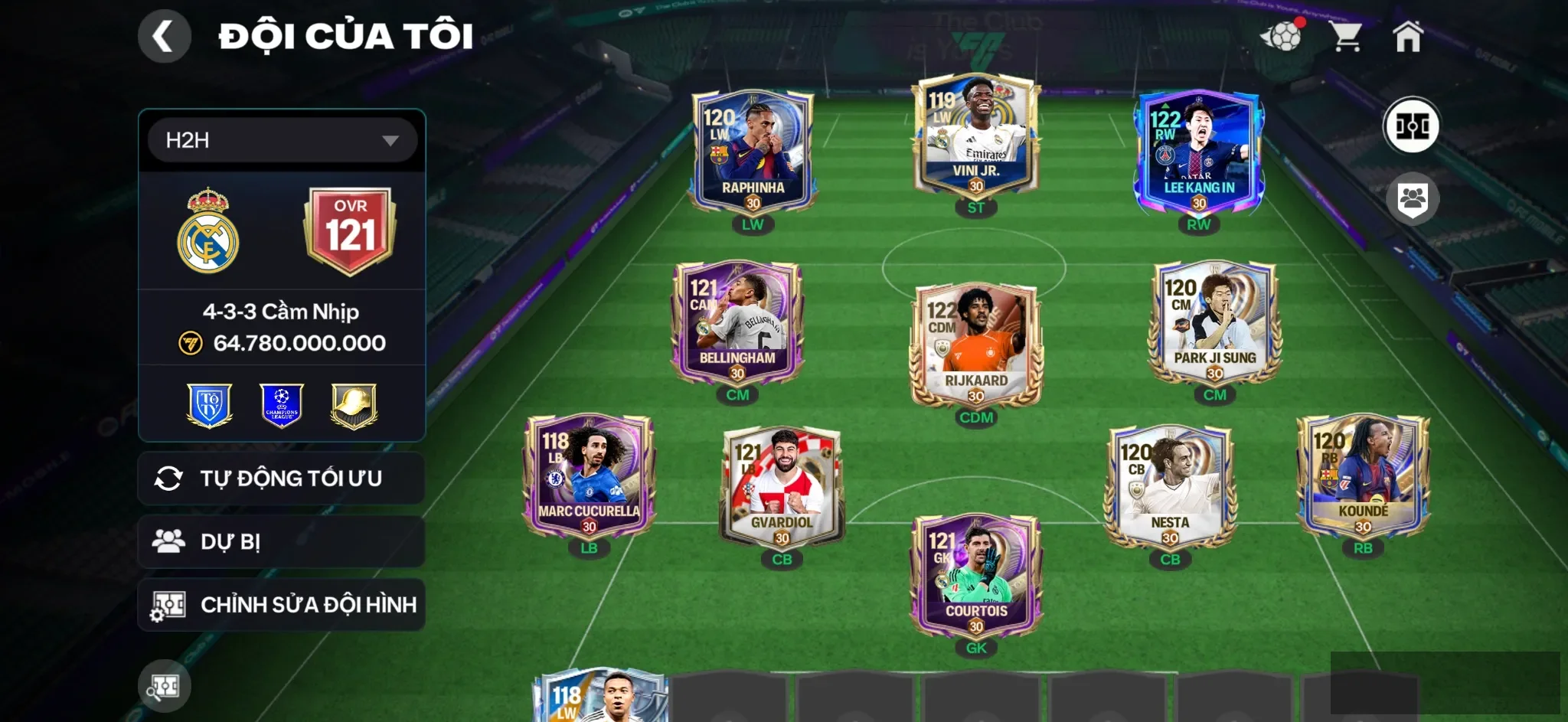The height and width of the screenshot is (722, 1568).
Task: Tap the Park Ji Sung card
Action: (1214, 323)
